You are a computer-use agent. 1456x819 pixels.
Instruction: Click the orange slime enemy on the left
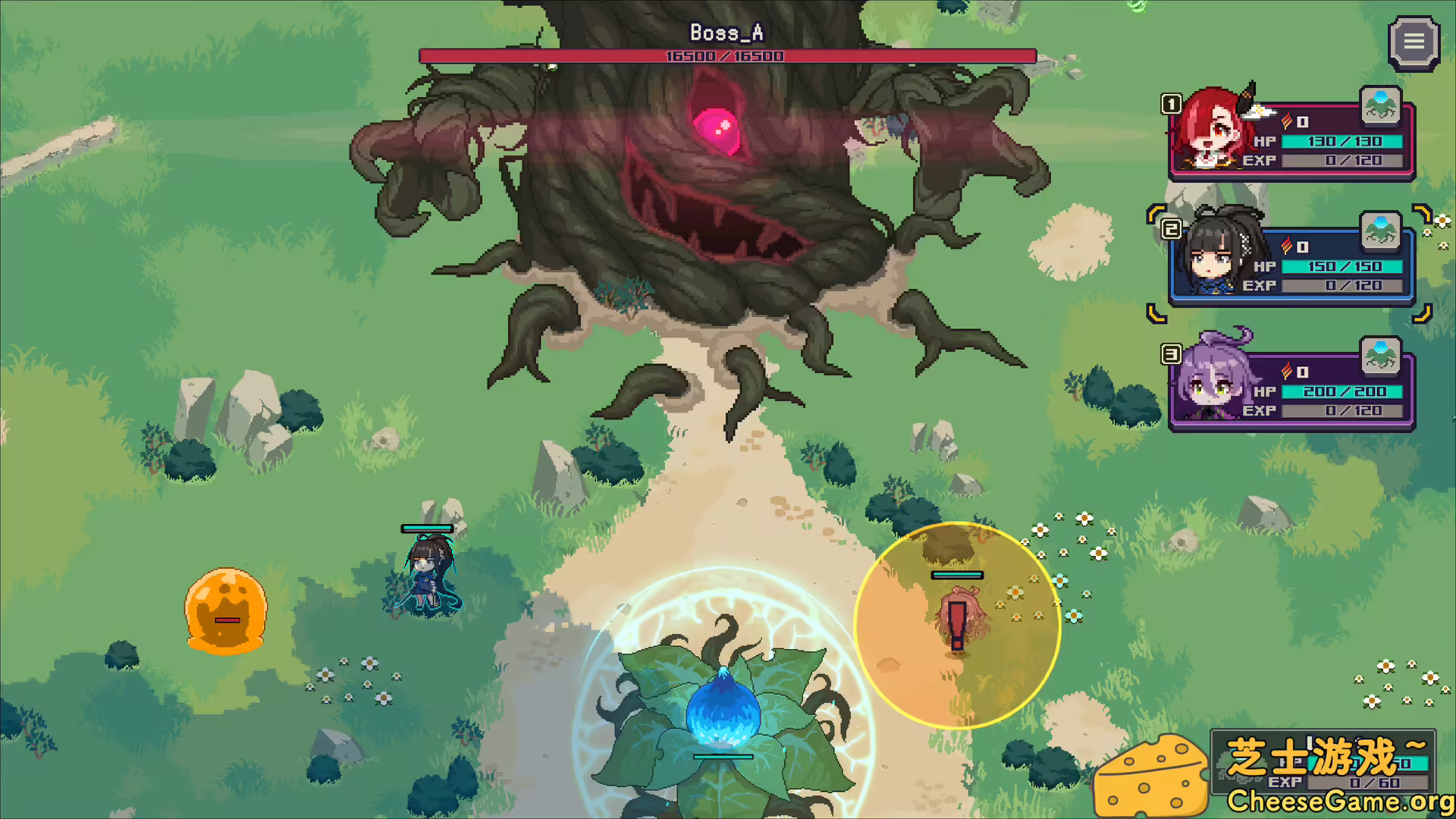coord(224,610)
